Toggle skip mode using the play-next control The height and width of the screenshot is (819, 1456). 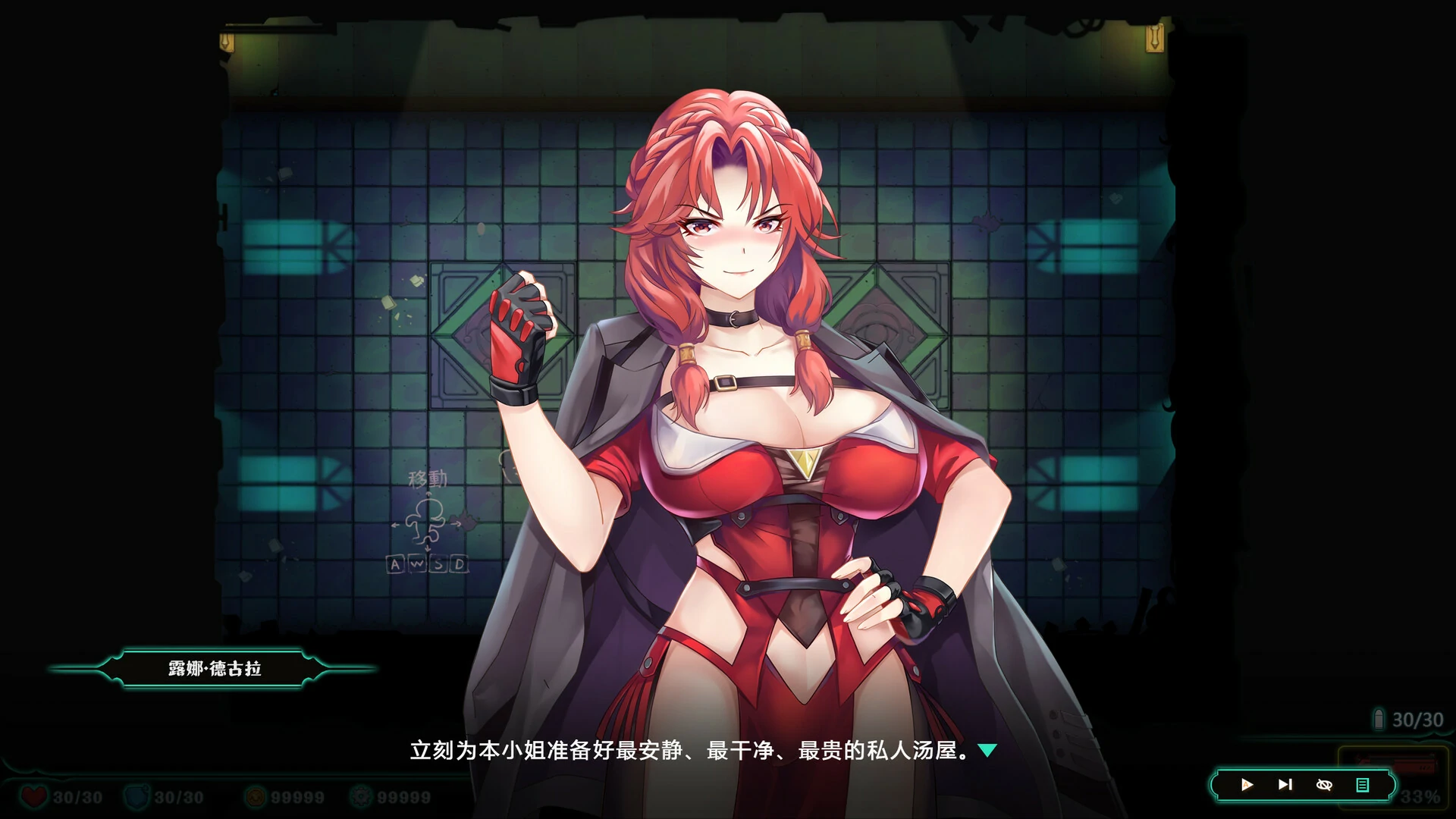[1285, 785]
